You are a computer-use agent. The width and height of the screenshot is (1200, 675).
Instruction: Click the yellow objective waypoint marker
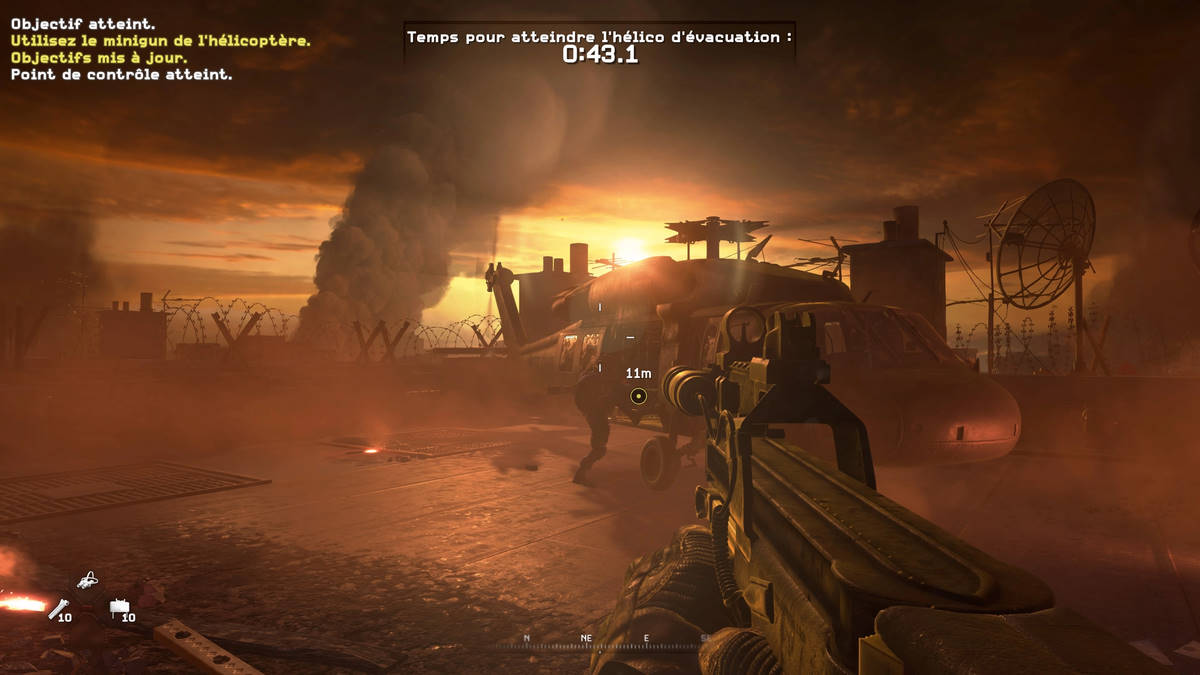point(638,396)
